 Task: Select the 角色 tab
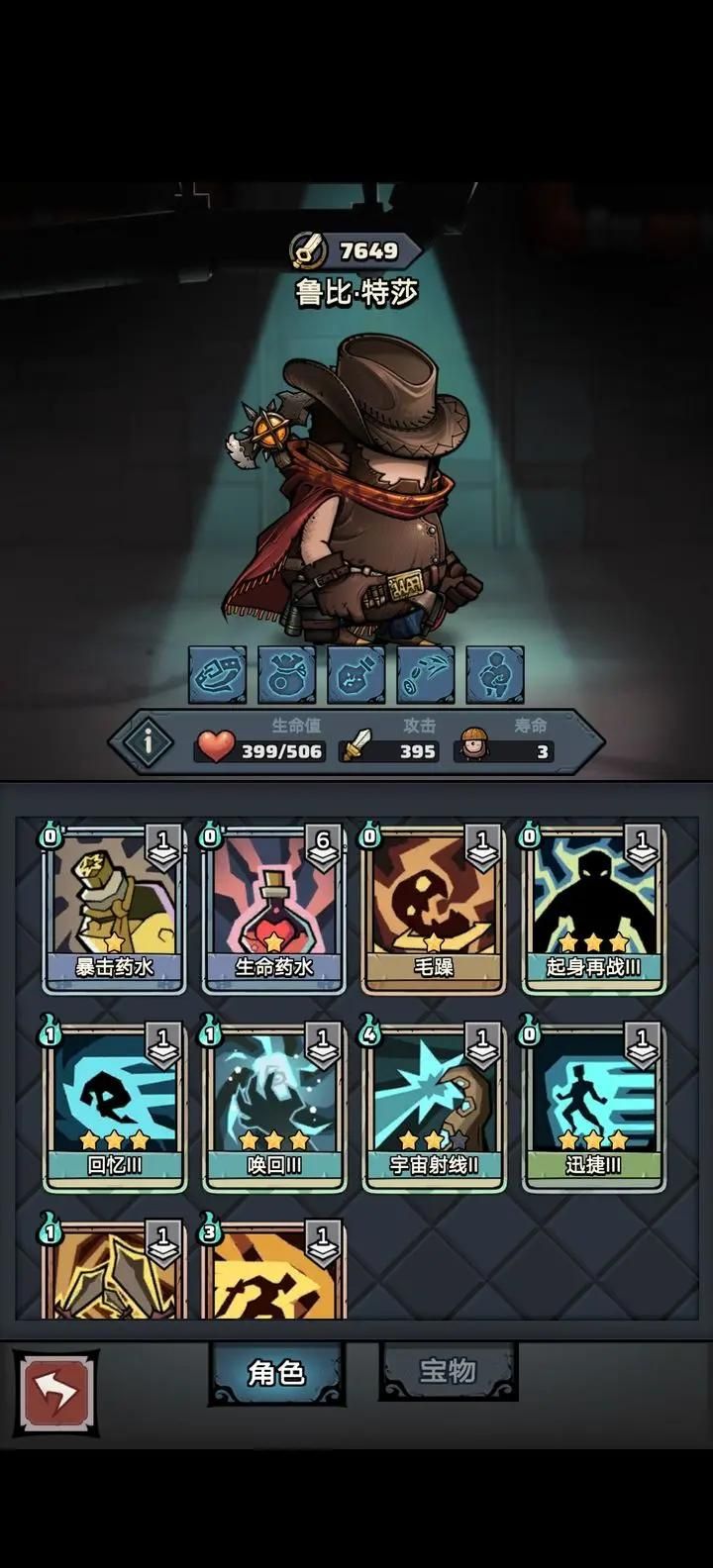point(276,1373)
